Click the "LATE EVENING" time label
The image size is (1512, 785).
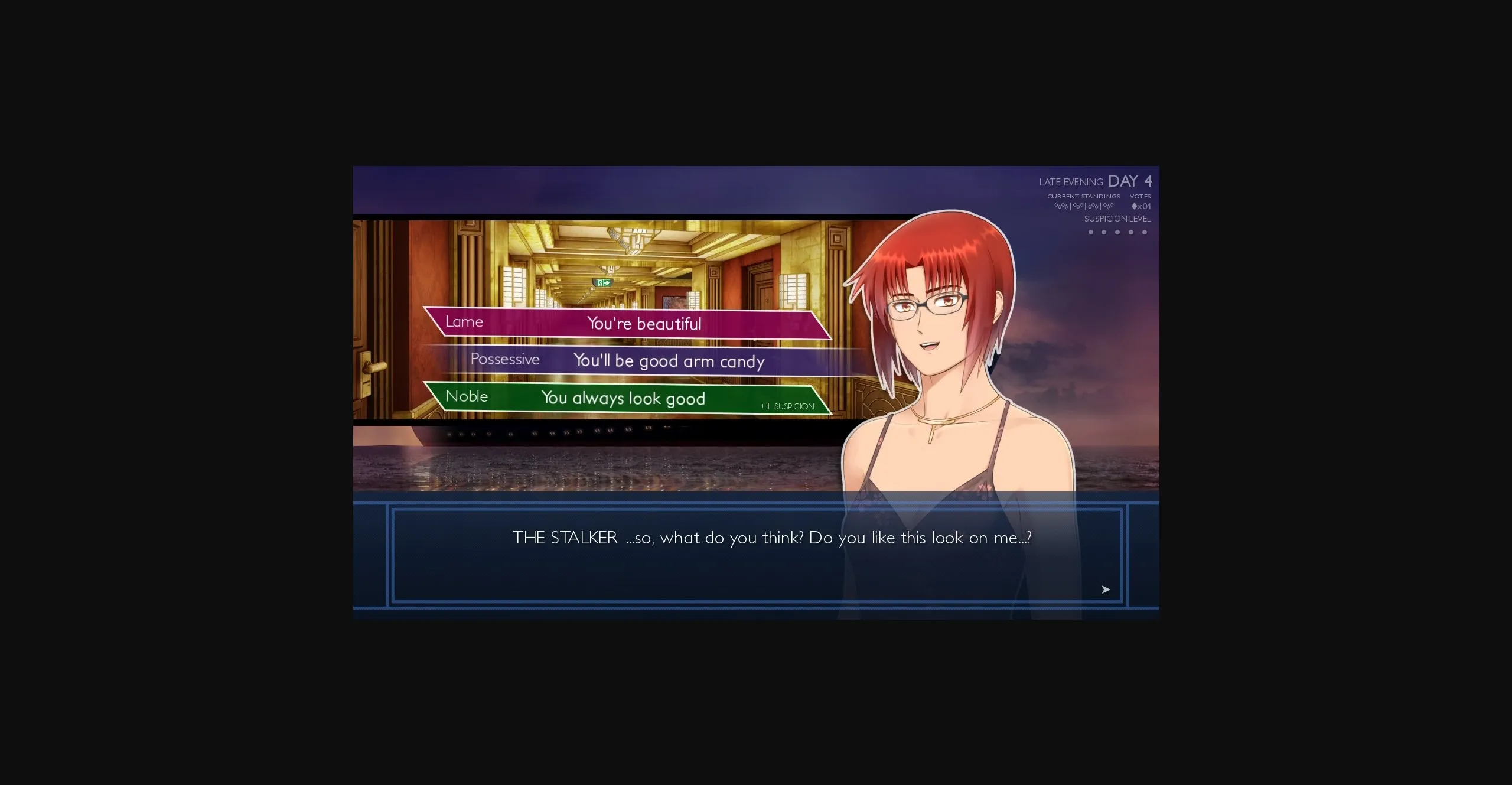coord(1071,182)
